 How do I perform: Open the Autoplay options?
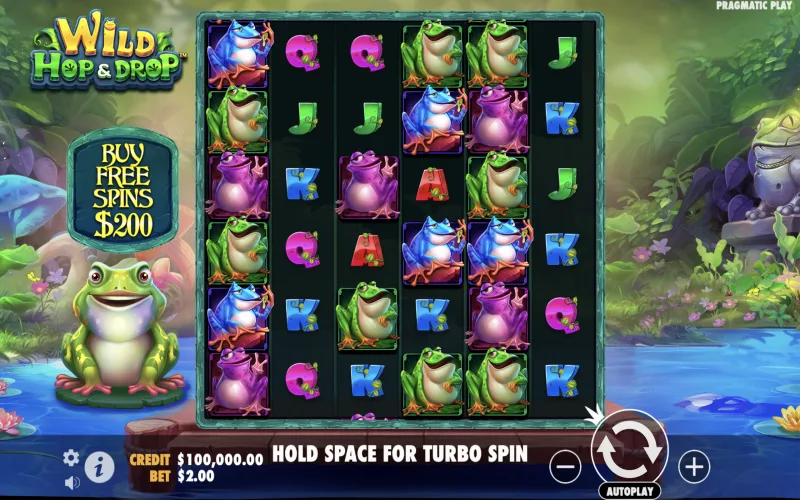tap(629, 492)
